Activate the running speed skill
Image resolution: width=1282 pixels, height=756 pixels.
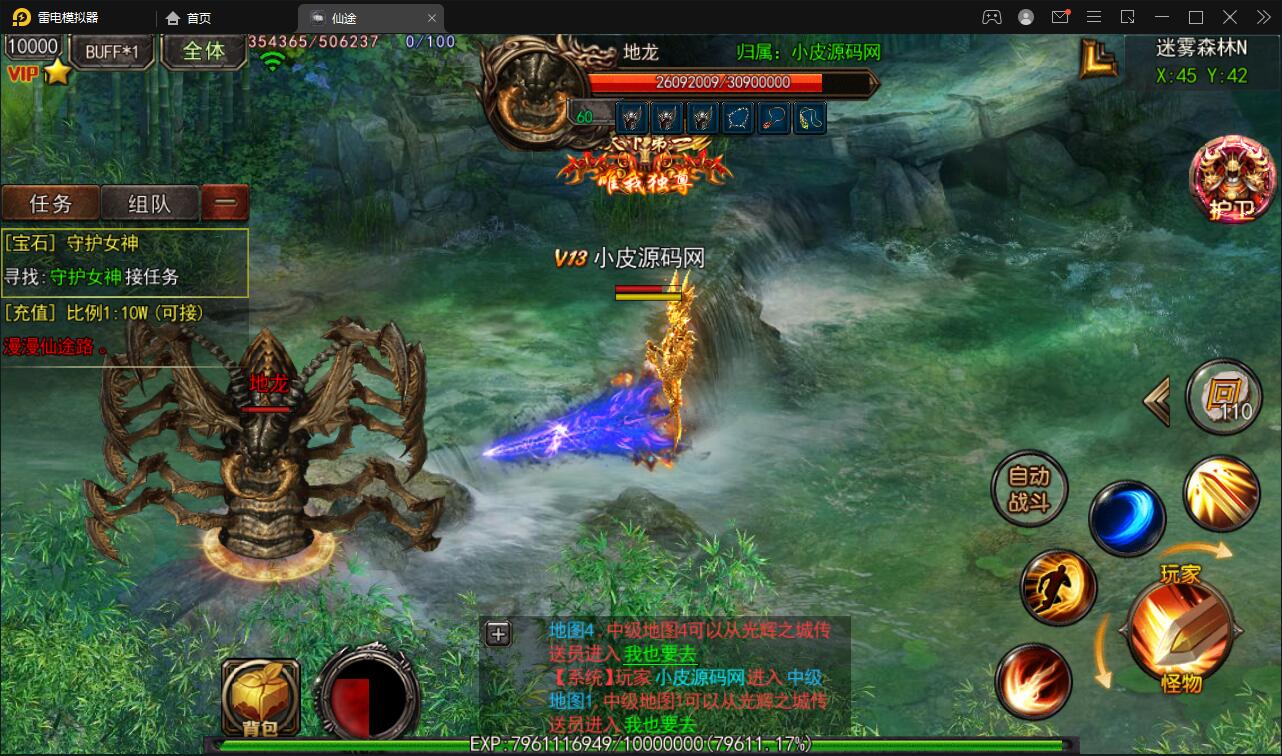[1058, 588]
